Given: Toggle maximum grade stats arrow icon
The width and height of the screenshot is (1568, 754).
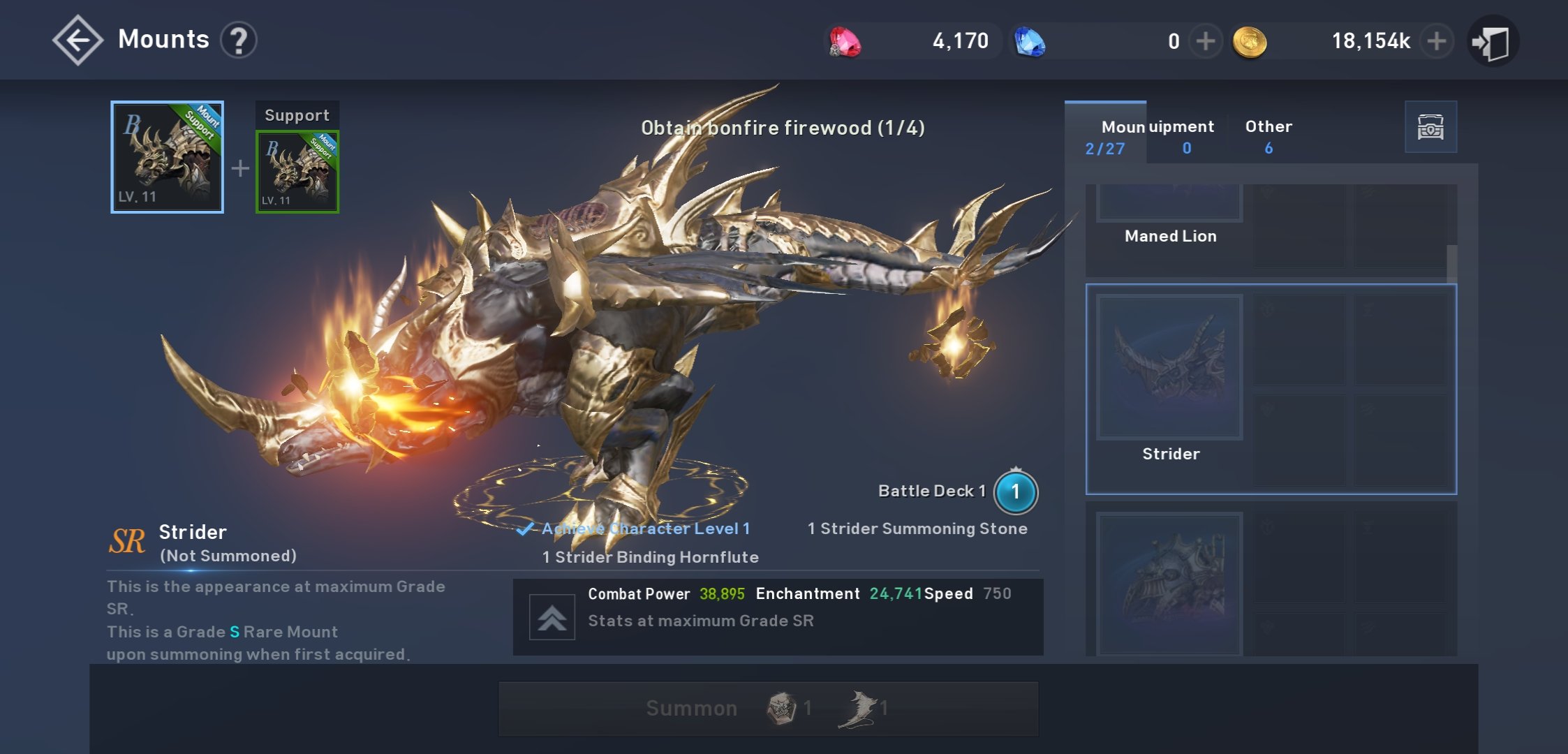Looking at the screenshot, I should click(x=552, y=617).
